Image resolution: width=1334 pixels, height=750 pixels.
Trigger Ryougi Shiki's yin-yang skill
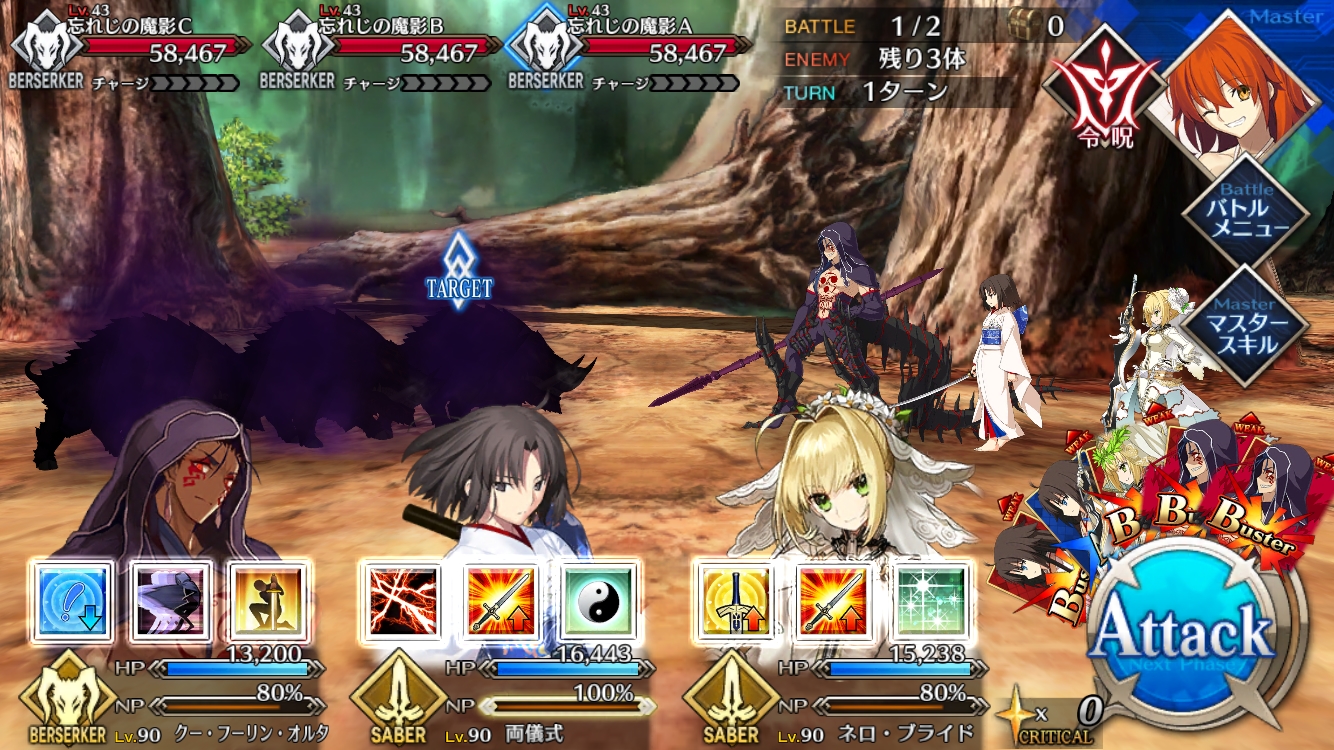(x=598, y=601)
